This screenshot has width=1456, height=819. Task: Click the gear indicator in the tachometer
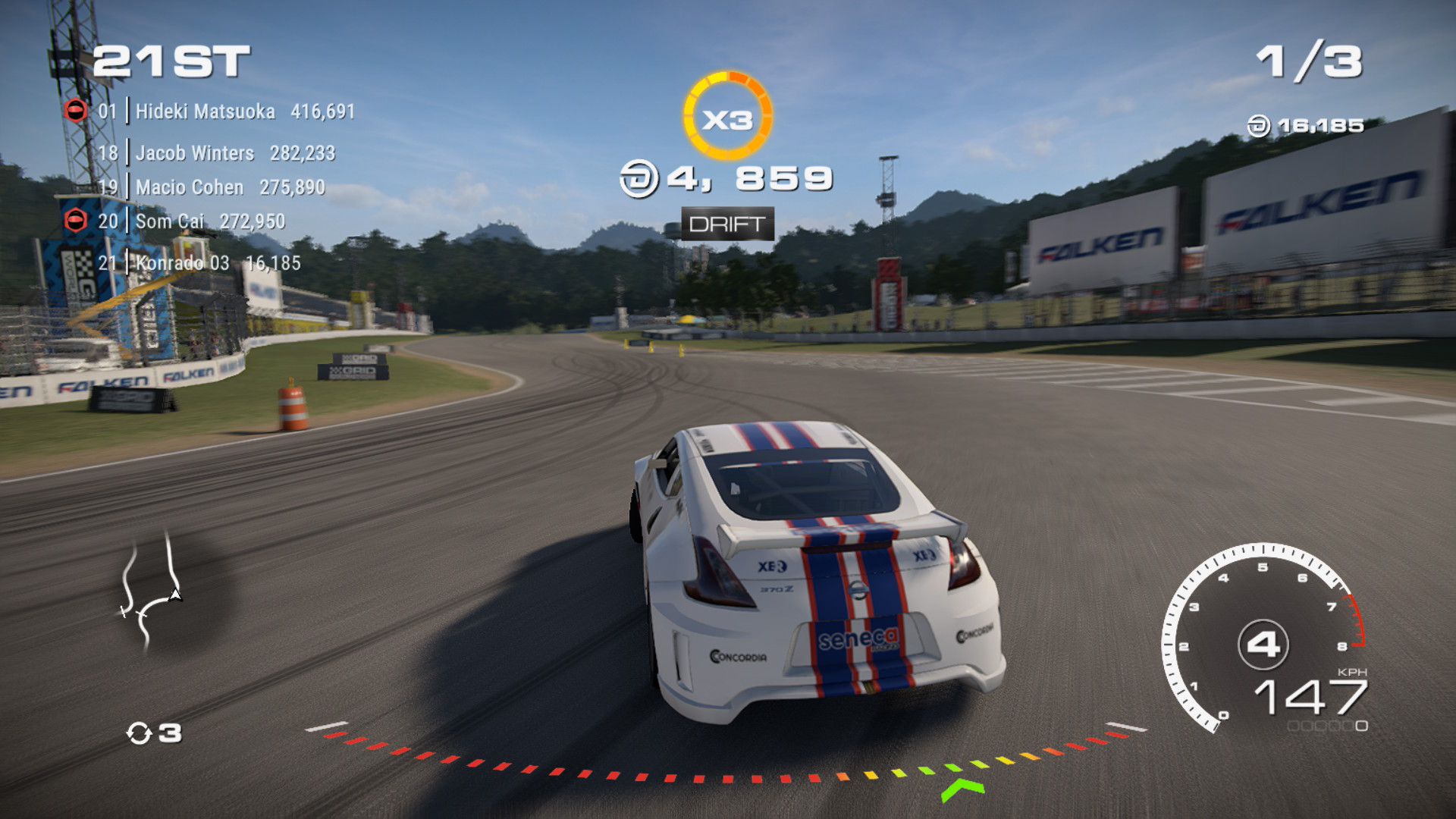pos(1263,645)
